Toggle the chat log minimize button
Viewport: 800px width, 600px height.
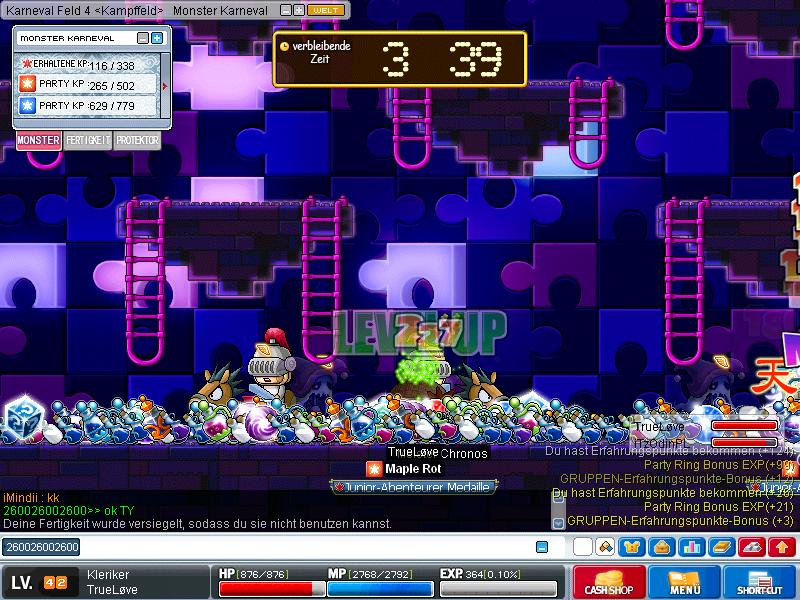[x=542, y=547]
